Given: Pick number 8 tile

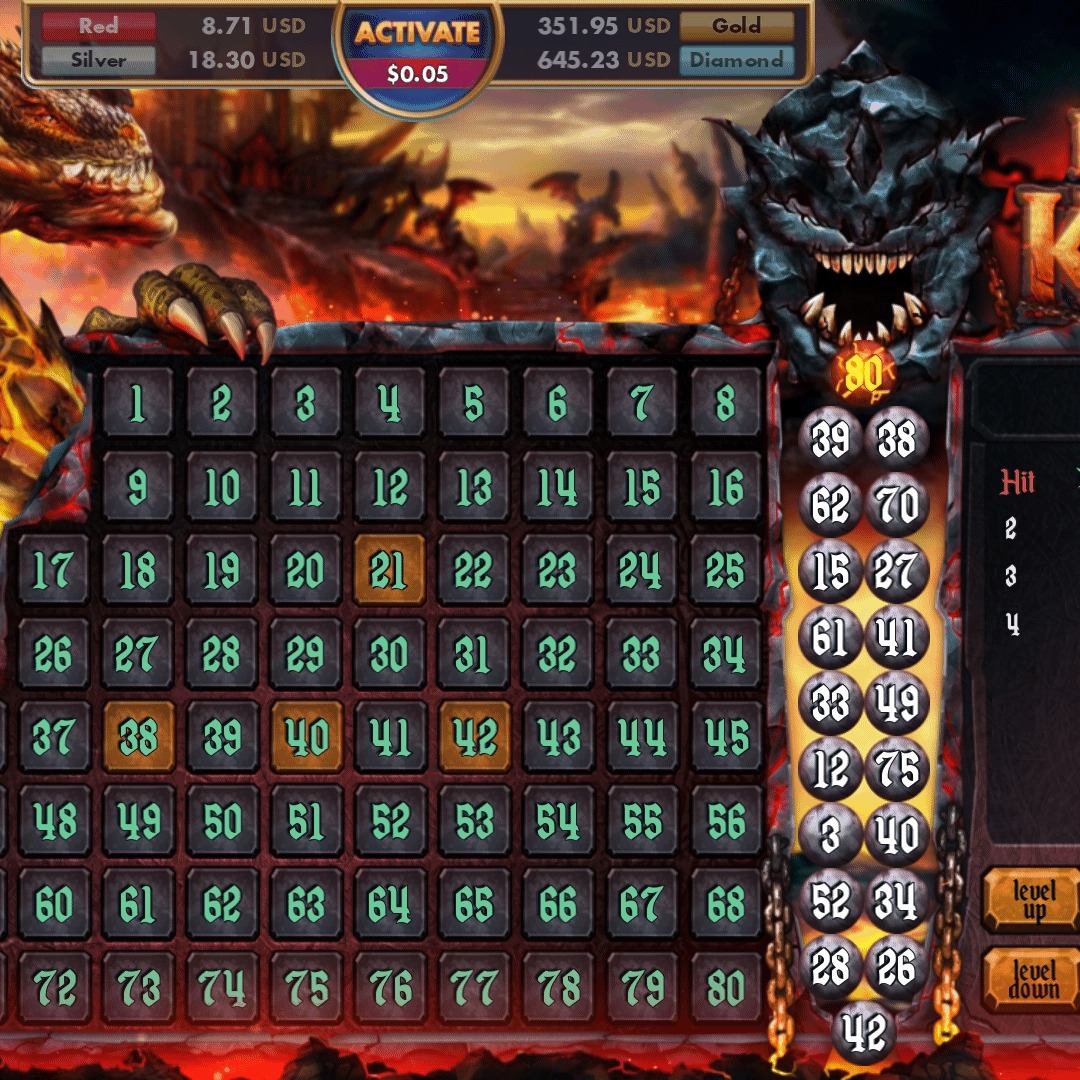Looking at the screenshot, I should tap(725, 404).
